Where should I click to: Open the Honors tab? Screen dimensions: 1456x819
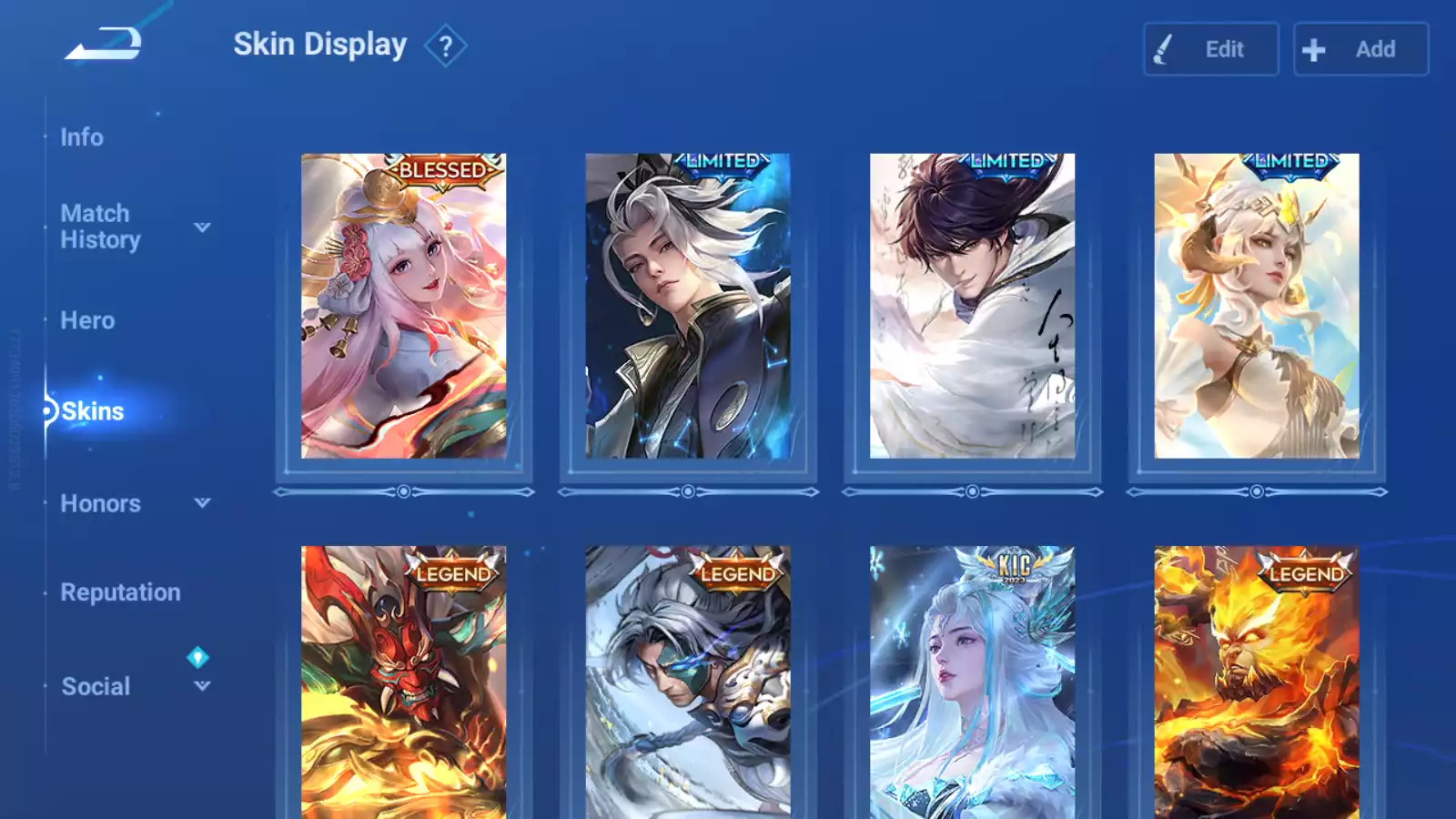point(100,503)
